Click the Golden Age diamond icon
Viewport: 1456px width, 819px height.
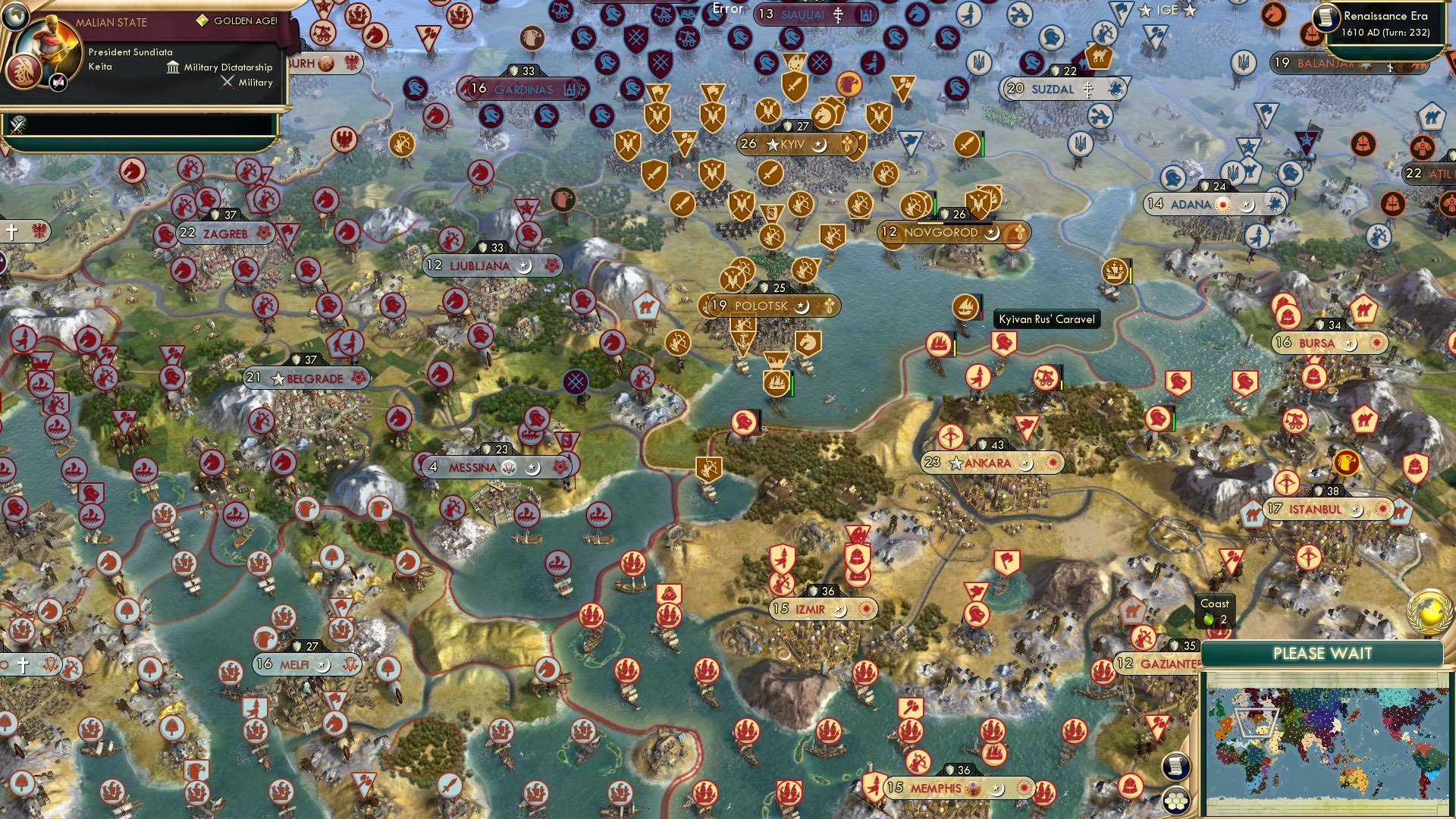tap(202, 21)
